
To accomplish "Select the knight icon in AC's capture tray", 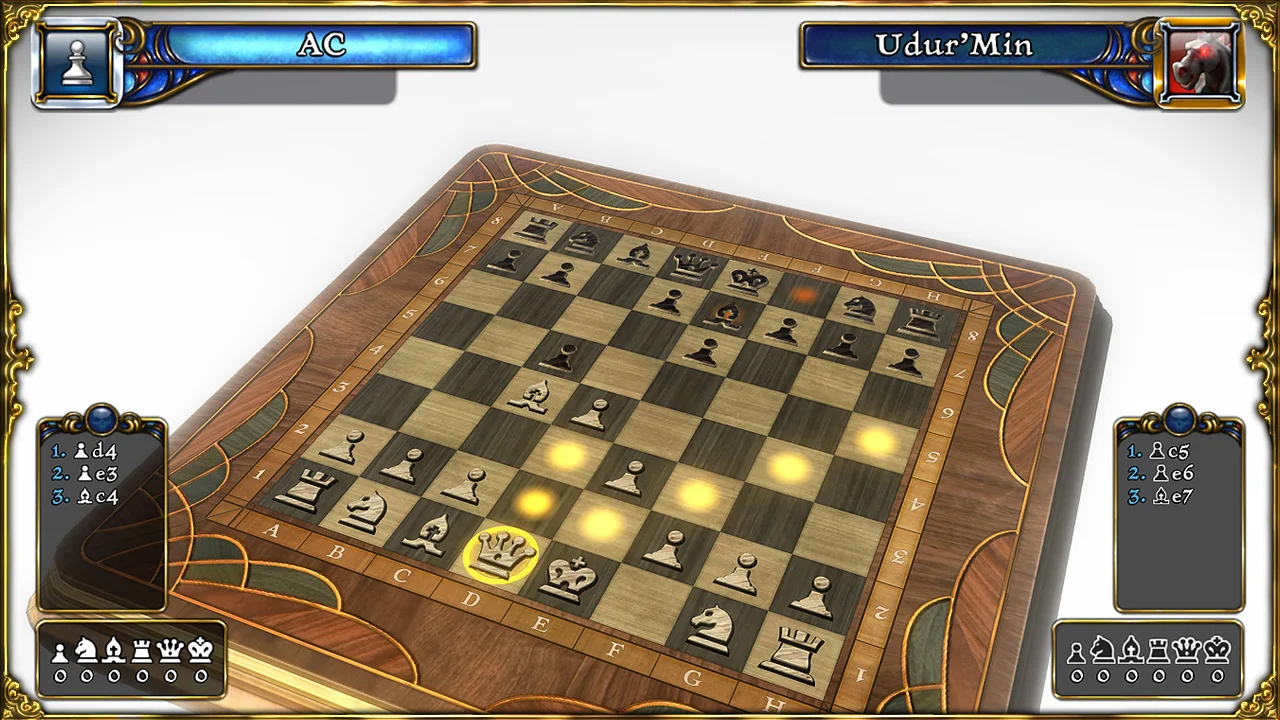I will coord(87,650).
